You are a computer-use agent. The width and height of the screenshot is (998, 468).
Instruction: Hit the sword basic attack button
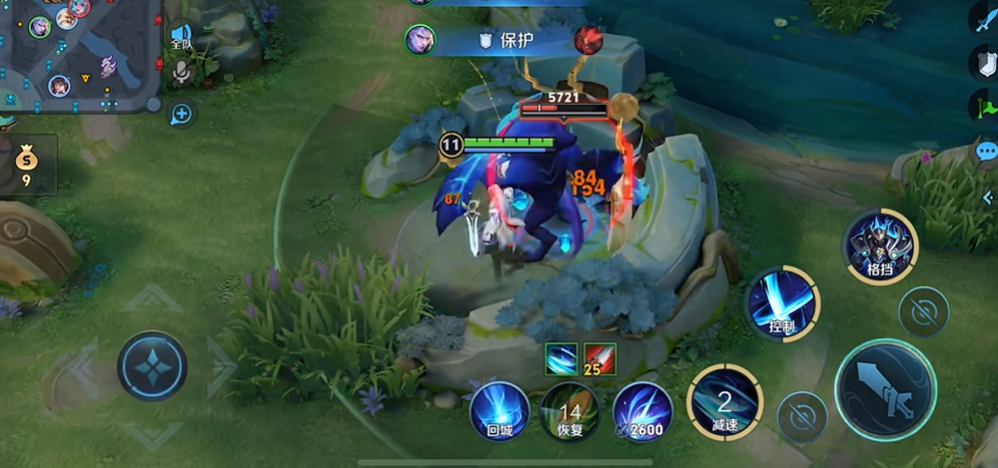pos(885,389)
